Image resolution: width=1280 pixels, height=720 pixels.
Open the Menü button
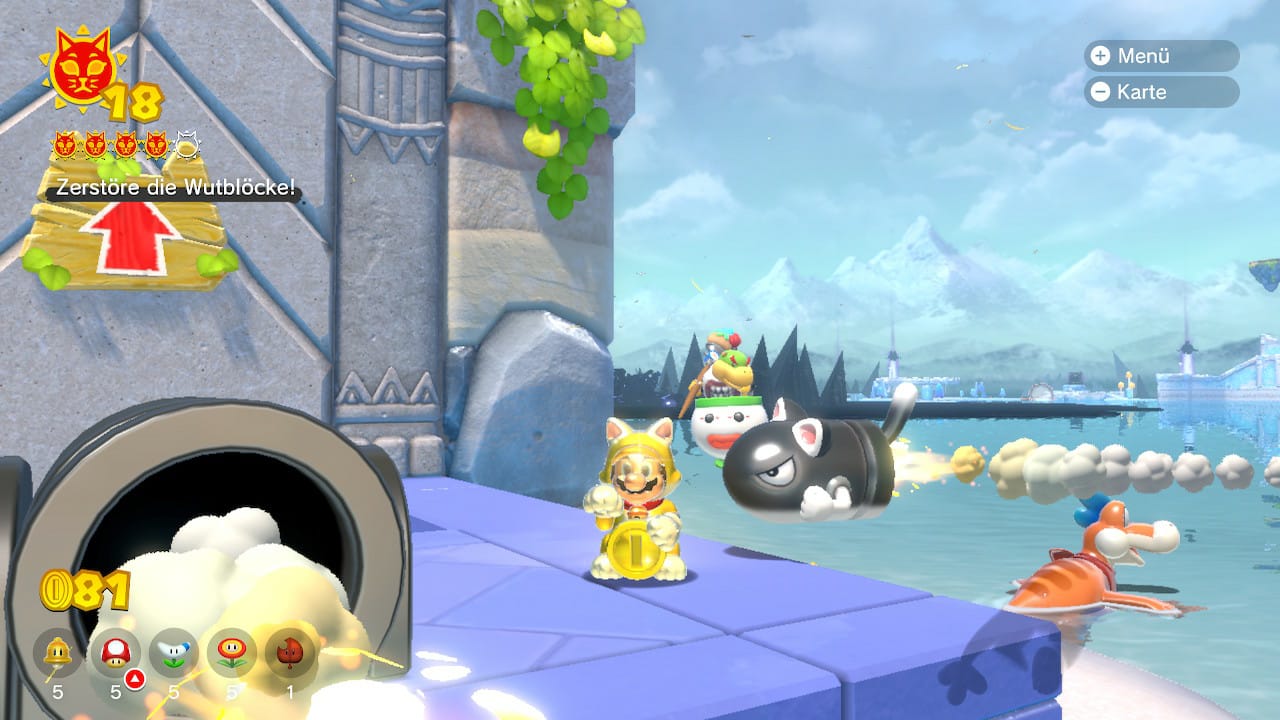coord(1160,56)
